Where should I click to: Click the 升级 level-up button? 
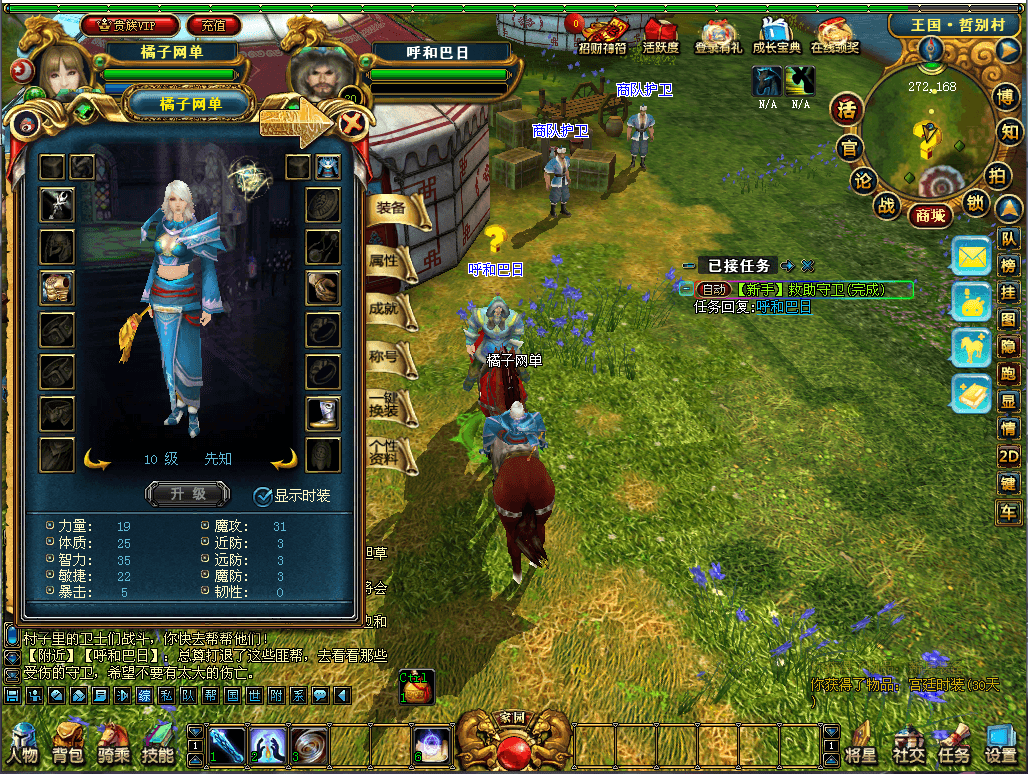[x=188, y=494]
